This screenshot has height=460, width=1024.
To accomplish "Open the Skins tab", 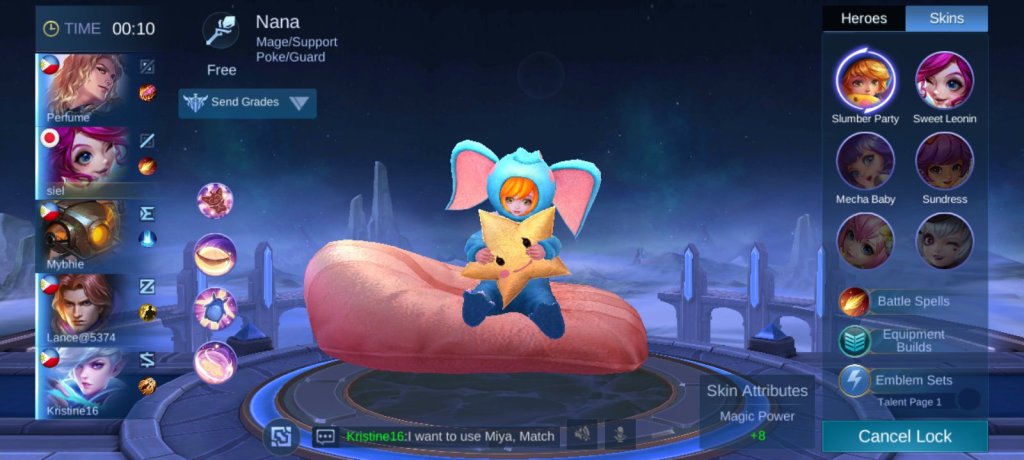I will [946, 18].
